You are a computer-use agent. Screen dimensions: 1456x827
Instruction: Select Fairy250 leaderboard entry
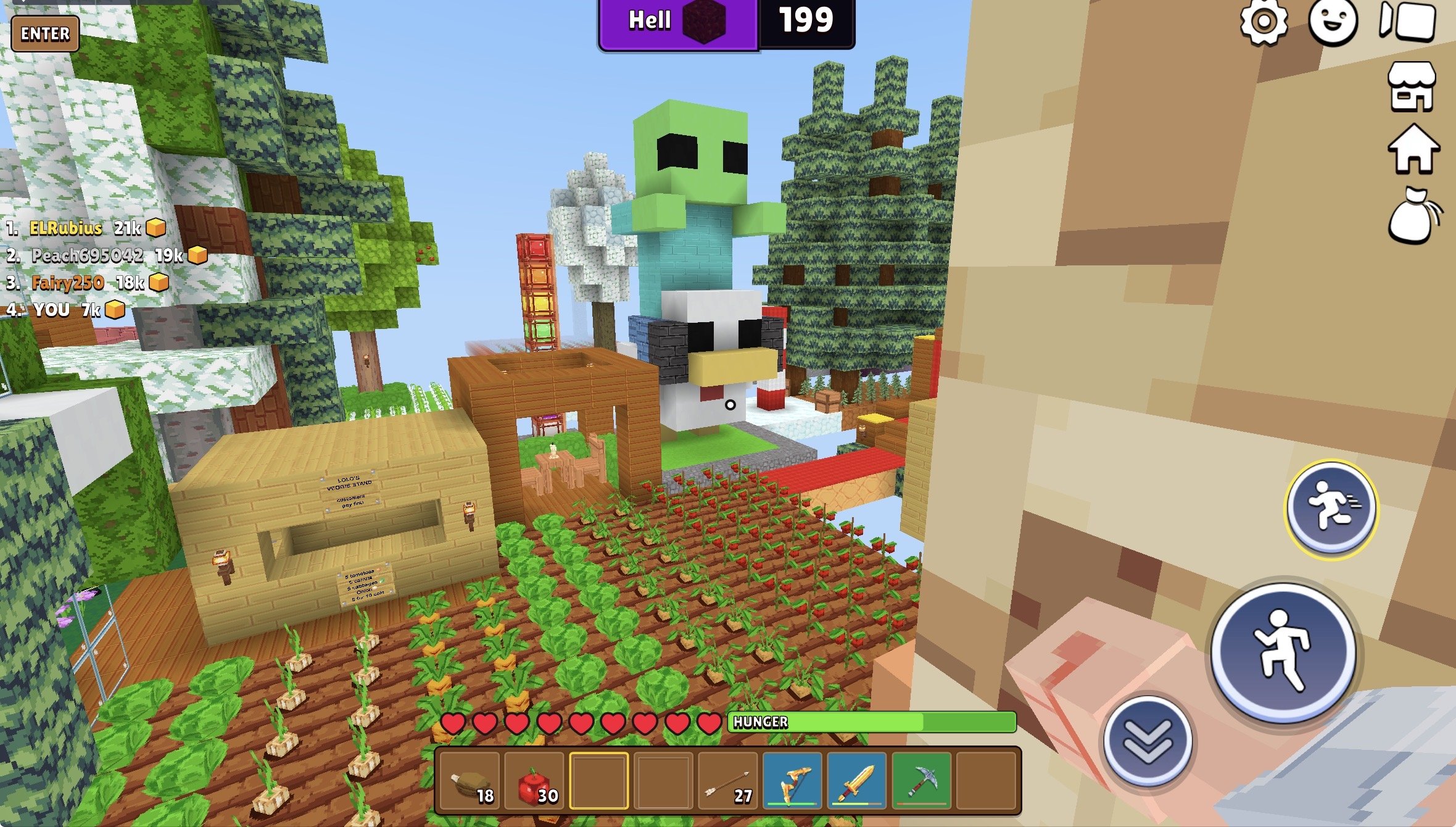pyautogui.click(x=68, y=283)
